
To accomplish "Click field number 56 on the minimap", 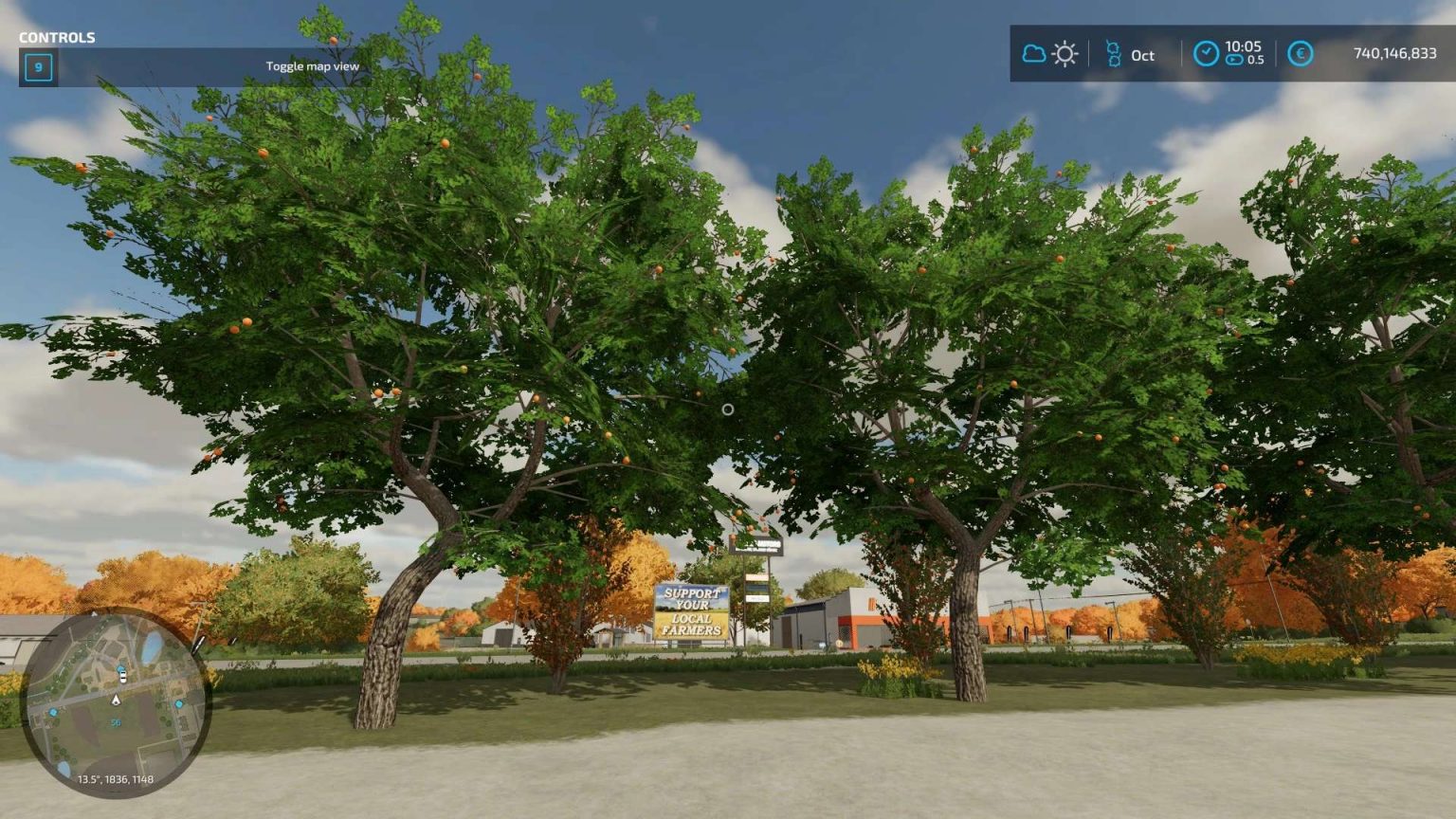I will pos(116,721).
